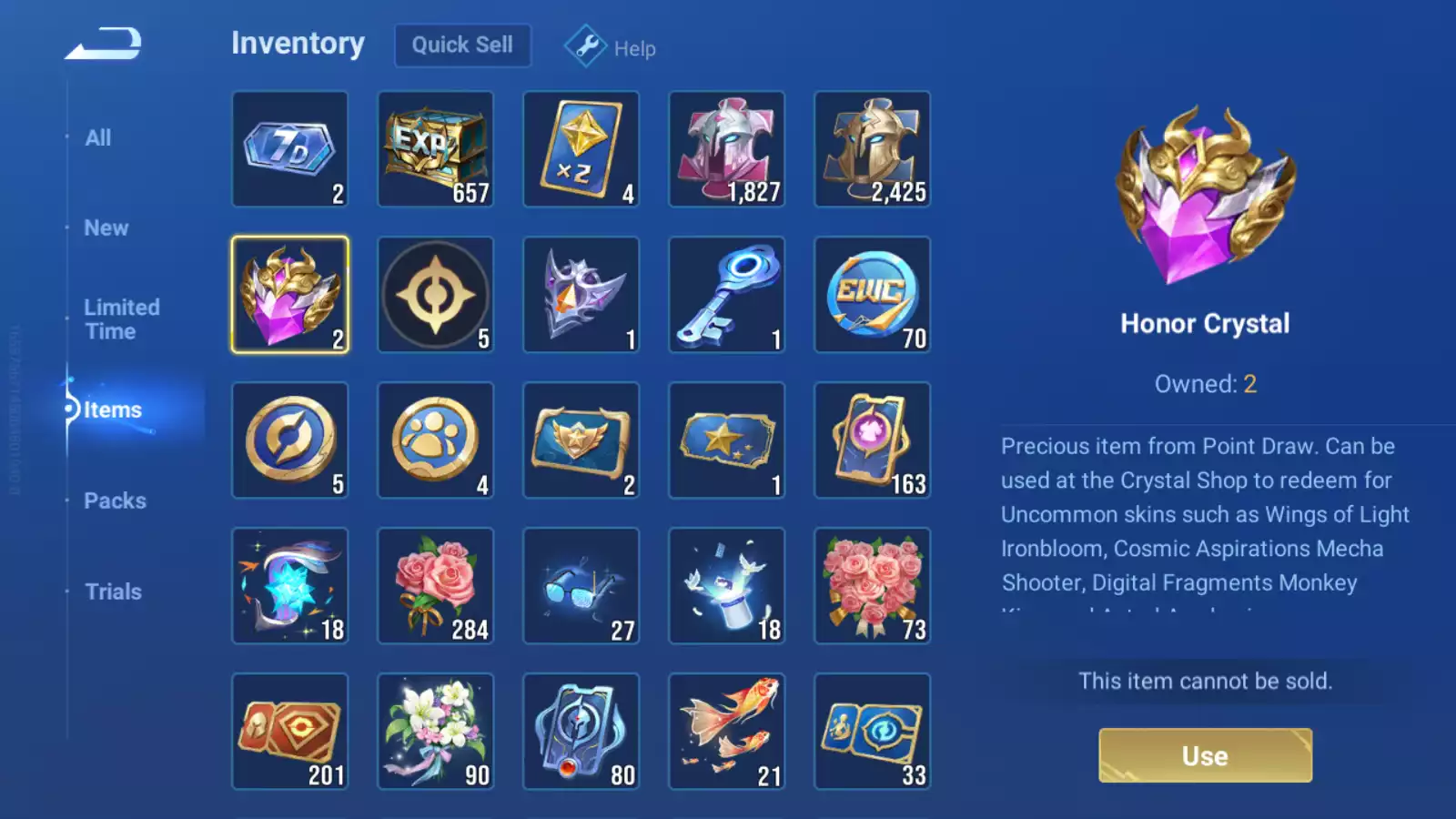1456x819 pixels.
Task: Choose the rose bouquet with 284 count
Action: pyautogui.click(x=436, y=586)
